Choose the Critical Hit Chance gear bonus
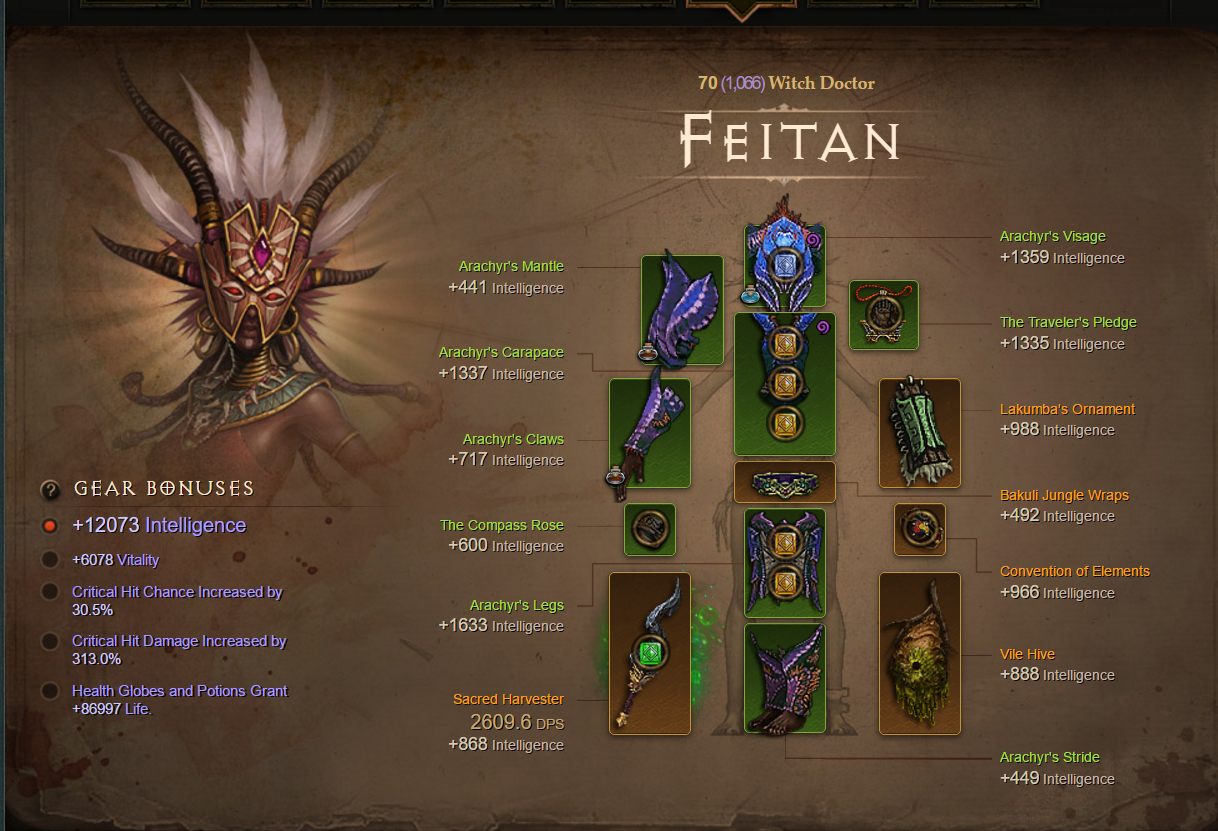1218x831 pixels. (50, 592)
